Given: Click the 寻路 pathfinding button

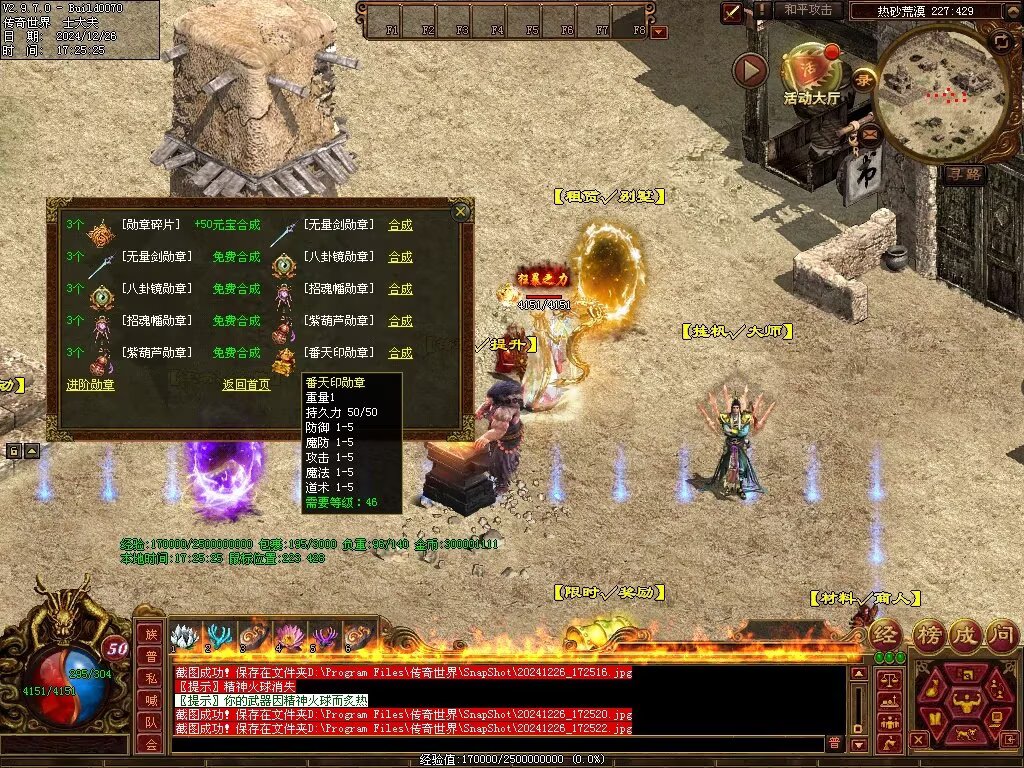Looking at the screenshot, I should (x=964, y=173).
